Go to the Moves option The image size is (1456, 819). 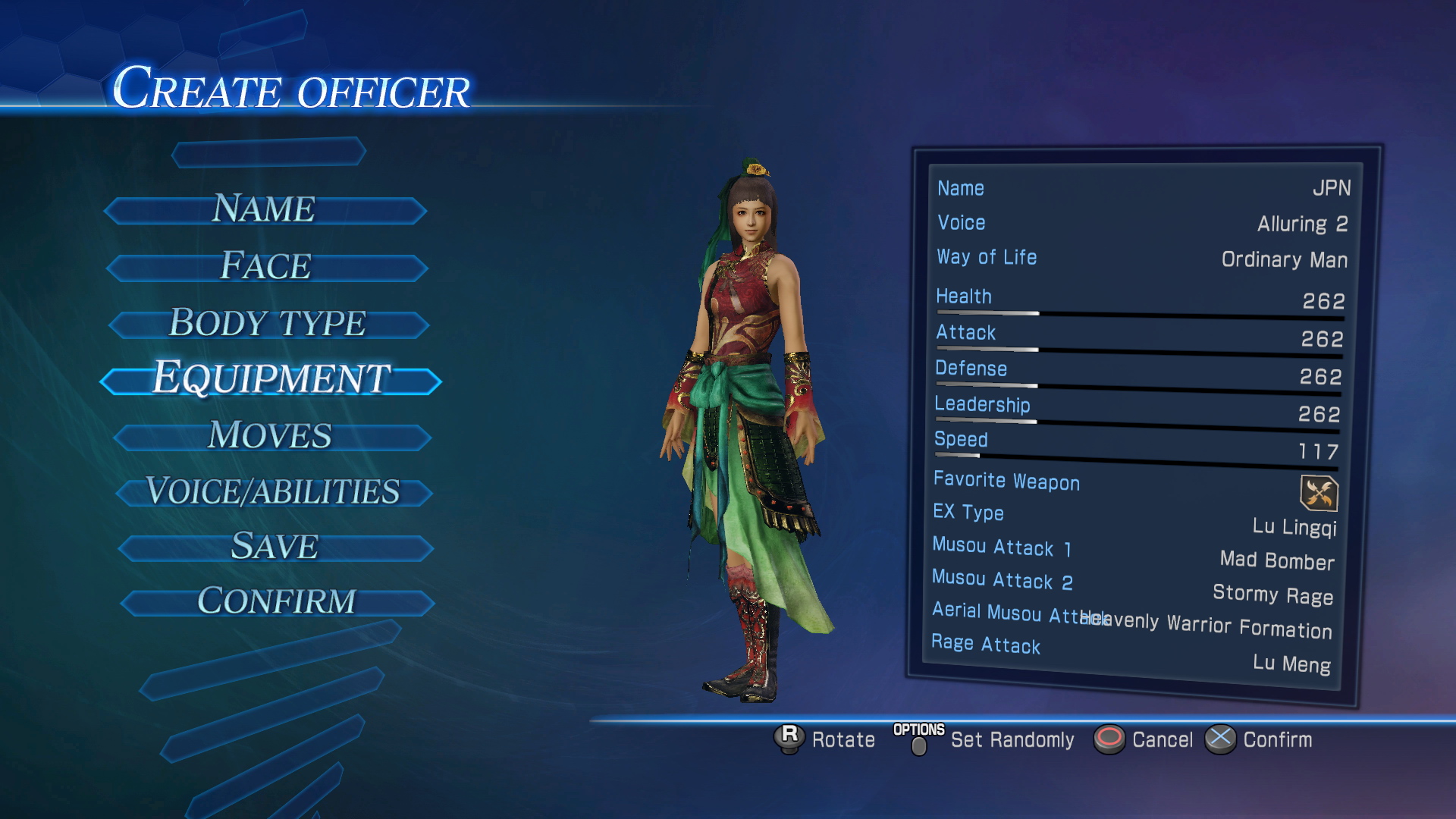[x=271, y=437]
